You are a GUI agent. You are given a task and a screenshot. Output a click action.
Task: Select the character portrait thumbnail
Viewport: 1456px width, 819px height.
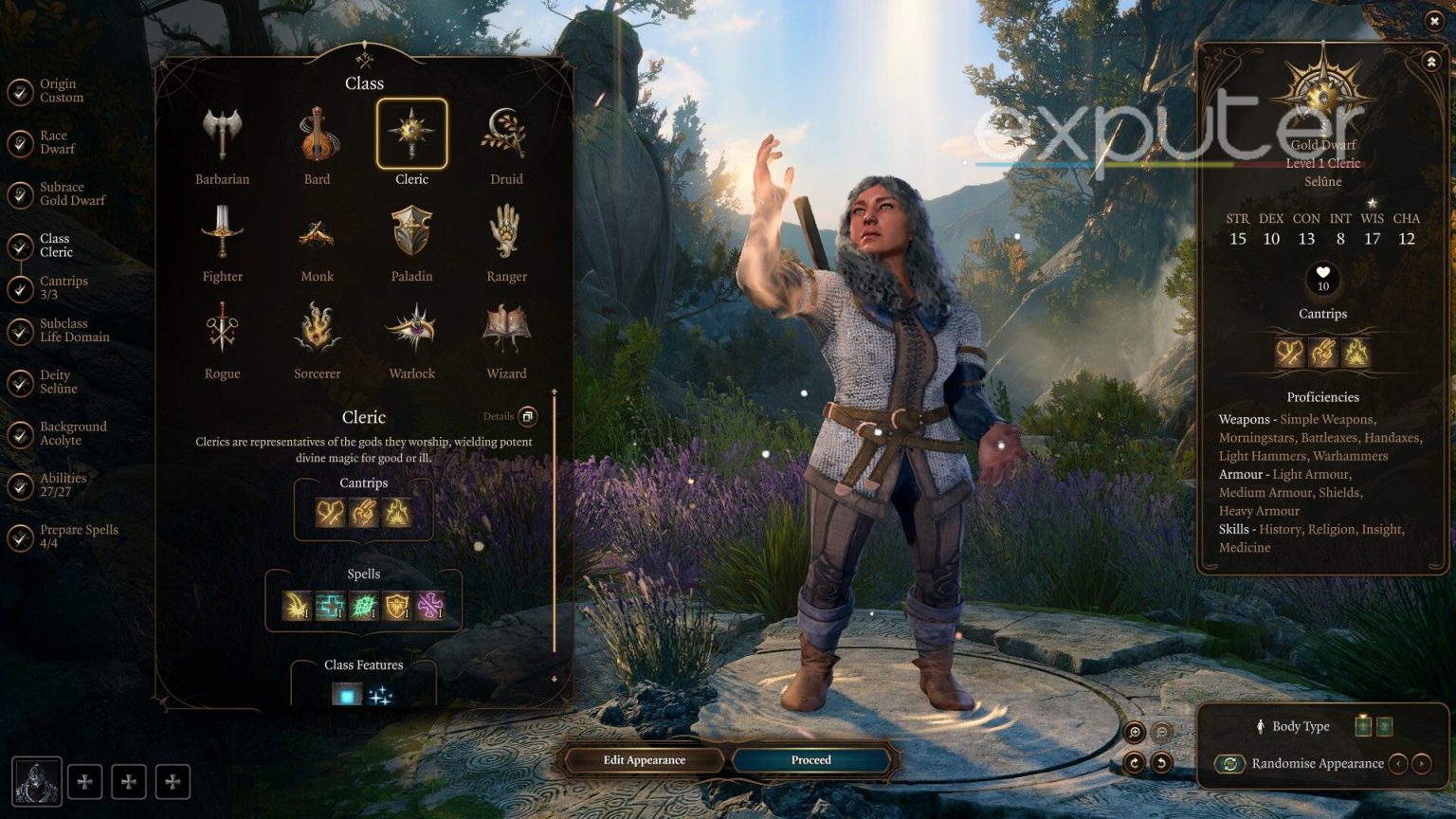coord(35,781)
